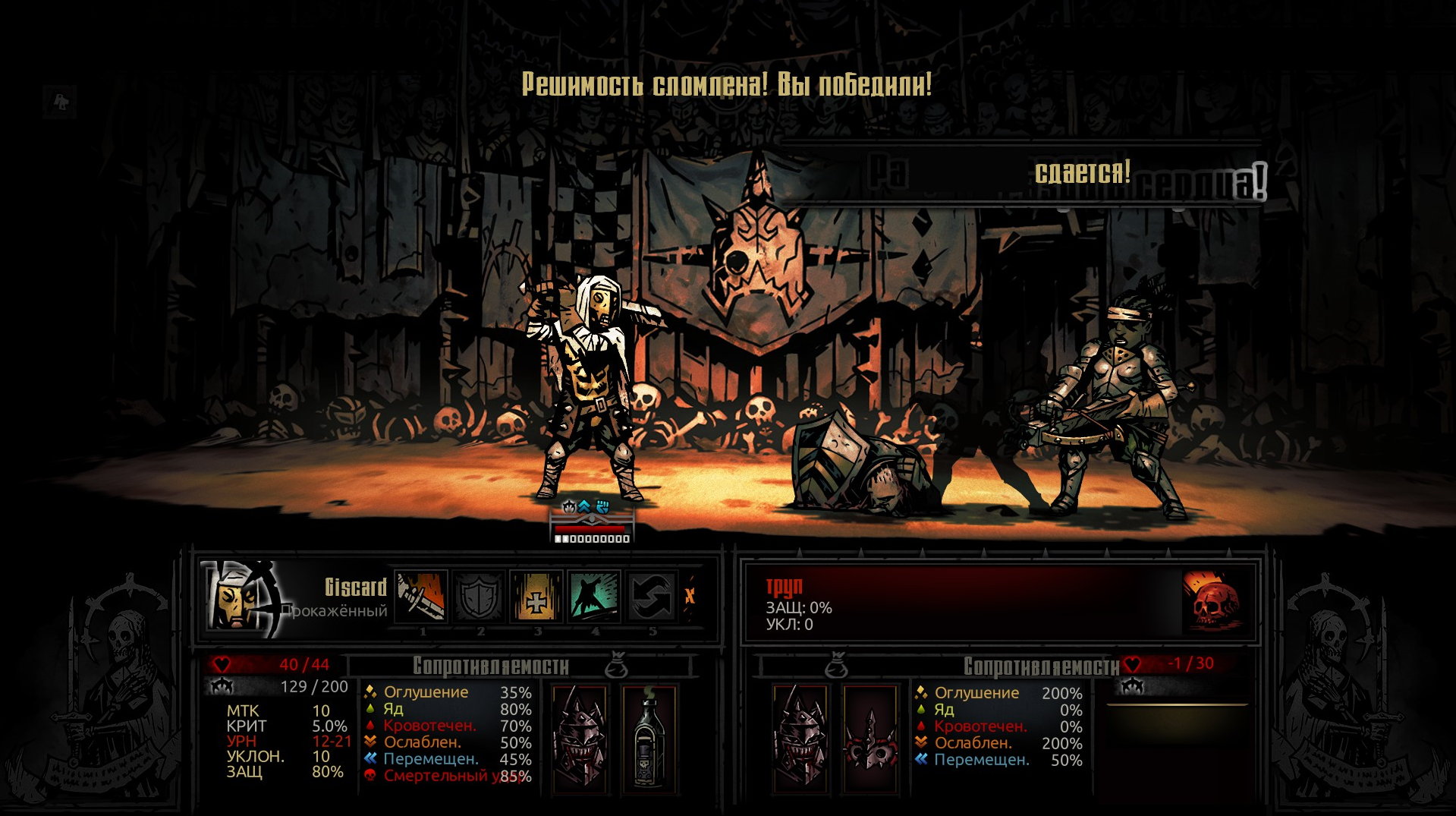Click the swap position arrows skill

[x=652, y=597]
